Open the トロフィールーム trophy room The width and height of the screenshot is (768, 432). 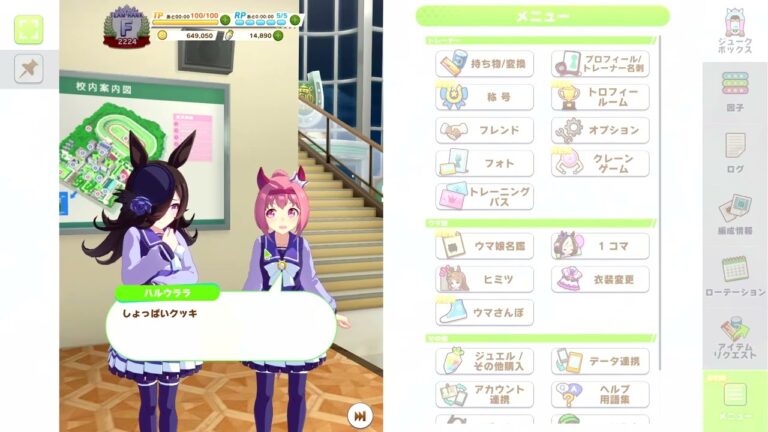tap(600, 97)
